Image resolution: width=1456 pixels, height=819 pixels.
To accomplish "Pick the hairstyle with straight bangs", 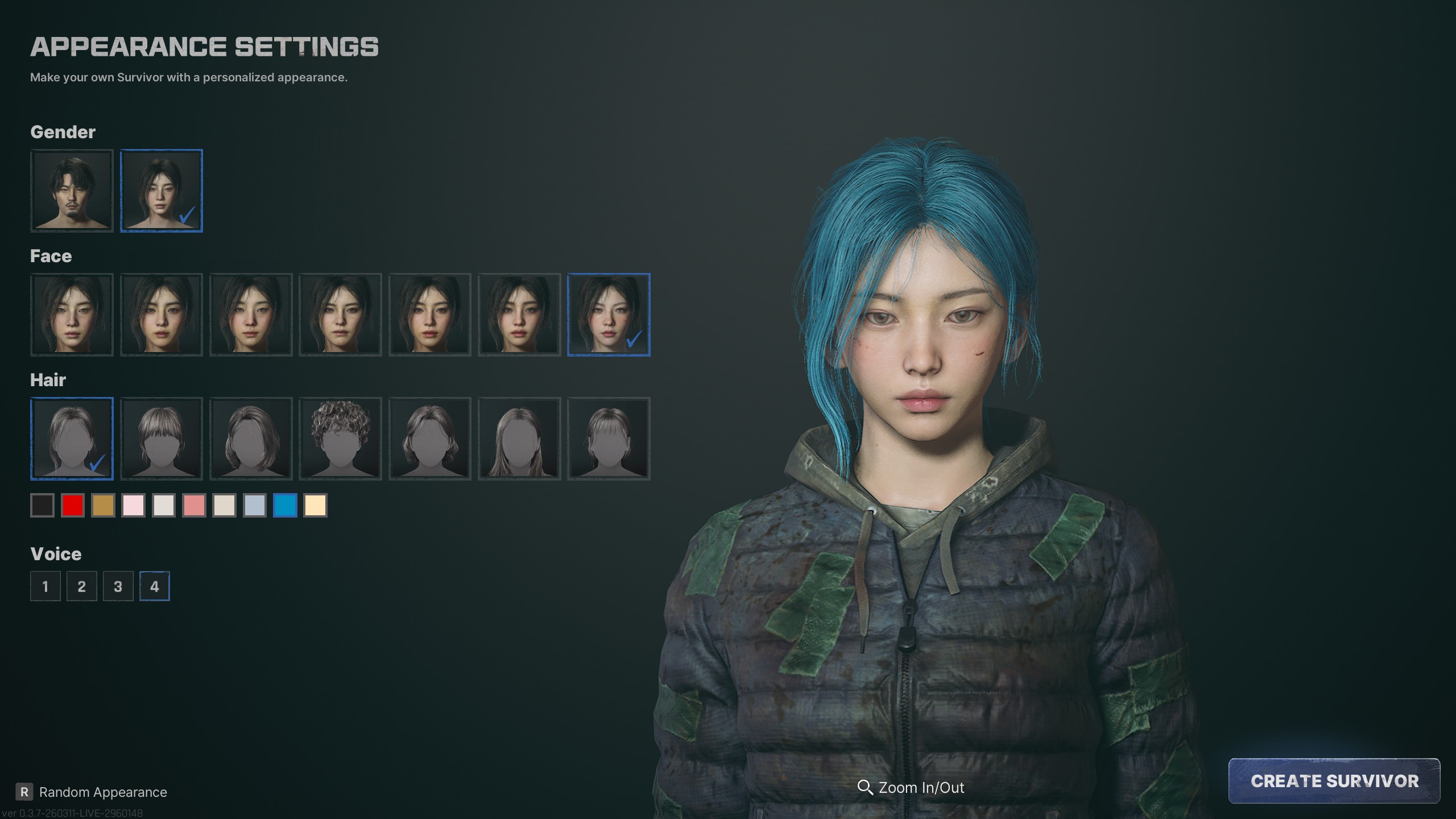I will (162, 439).
